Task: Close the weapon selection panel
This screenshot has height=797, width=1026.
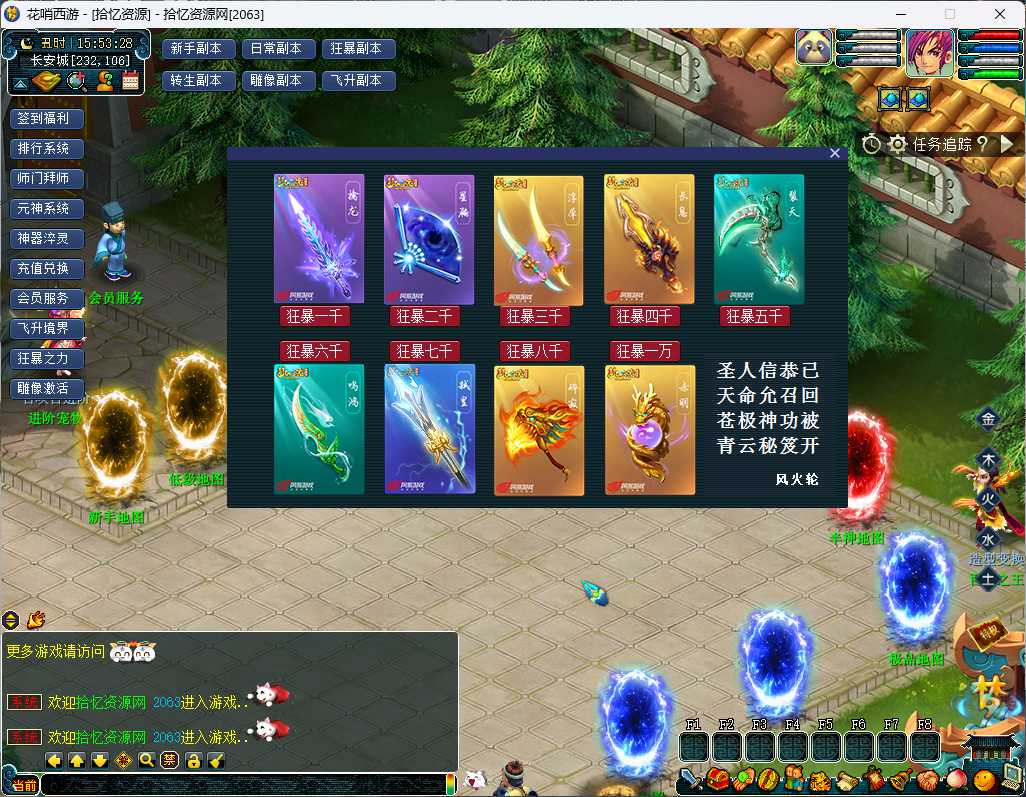Action: tap(835, 153)
